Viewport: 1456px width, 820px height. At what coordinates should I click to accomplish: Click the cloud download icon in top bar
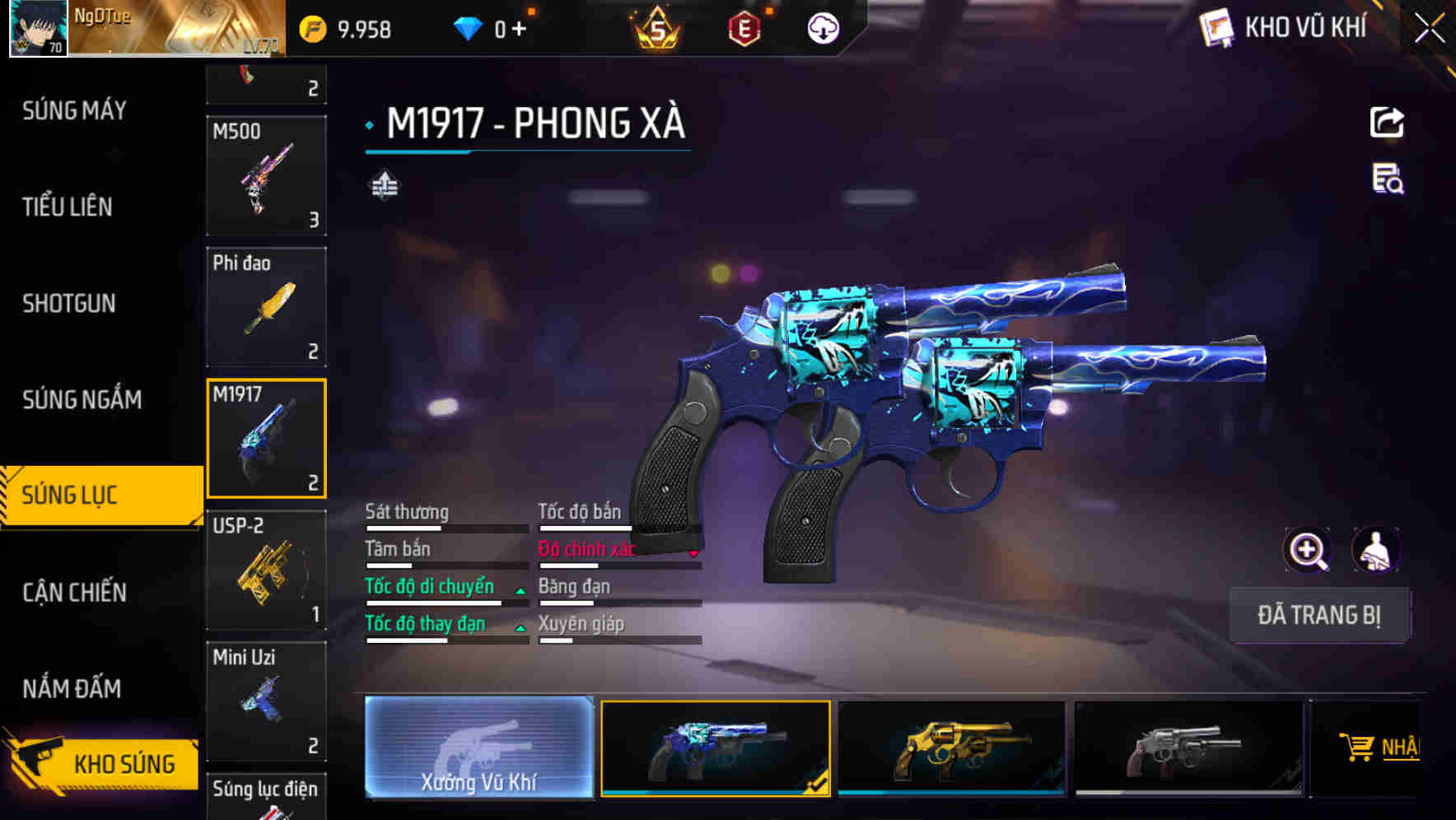821,27
